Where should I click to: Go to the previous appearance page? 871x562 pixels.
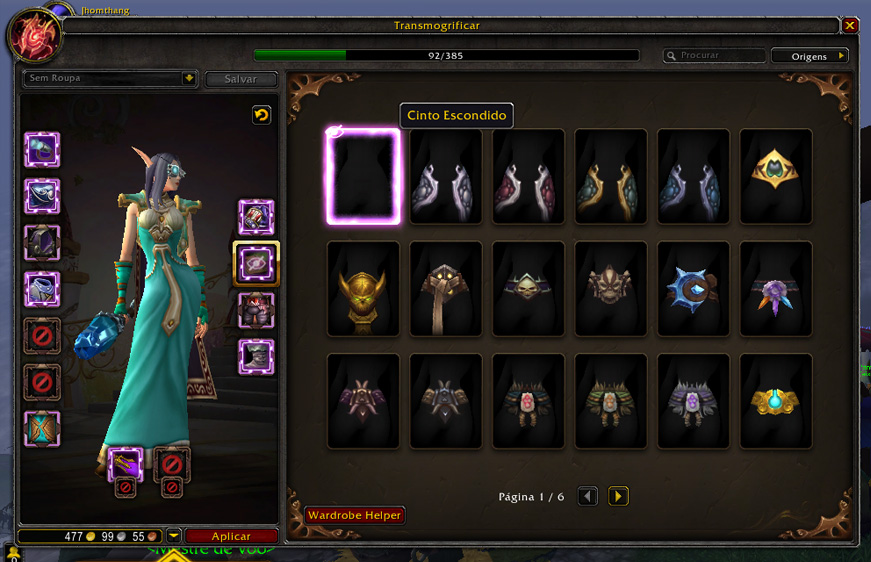588,496
